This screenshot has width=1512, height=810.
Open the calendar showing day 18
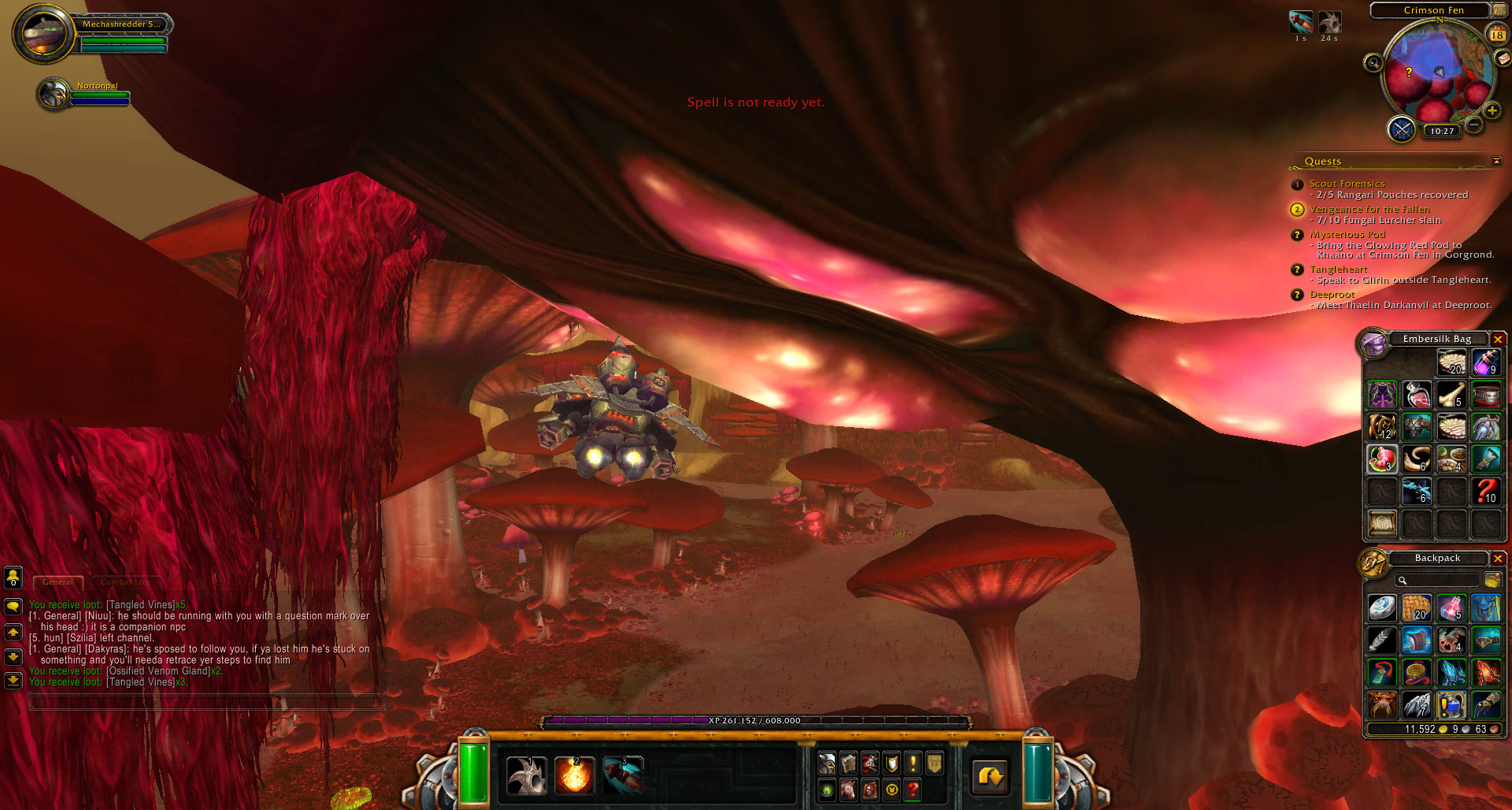pos(1497,35)
